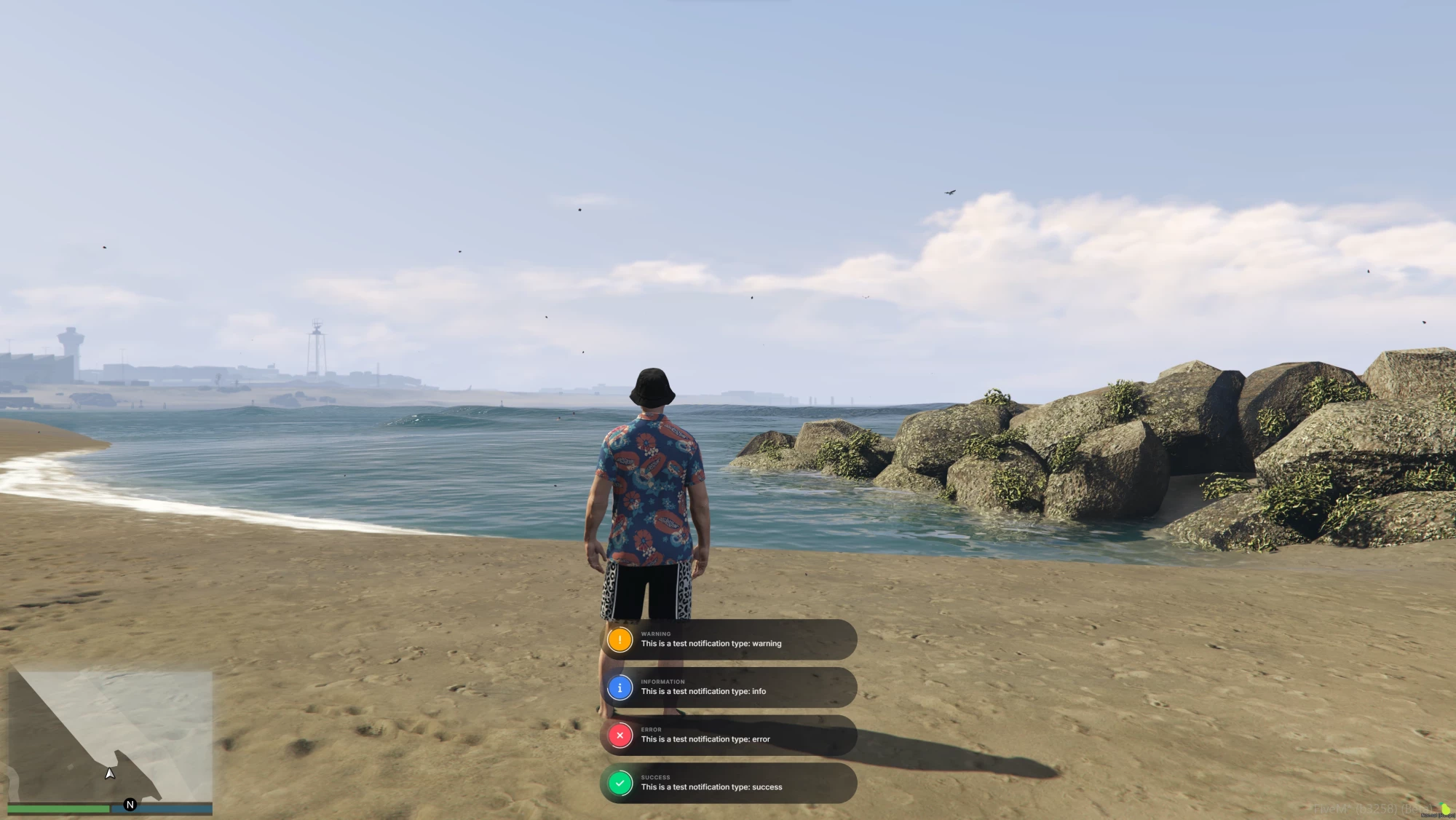Click the north compass marker on minimap

130,804
